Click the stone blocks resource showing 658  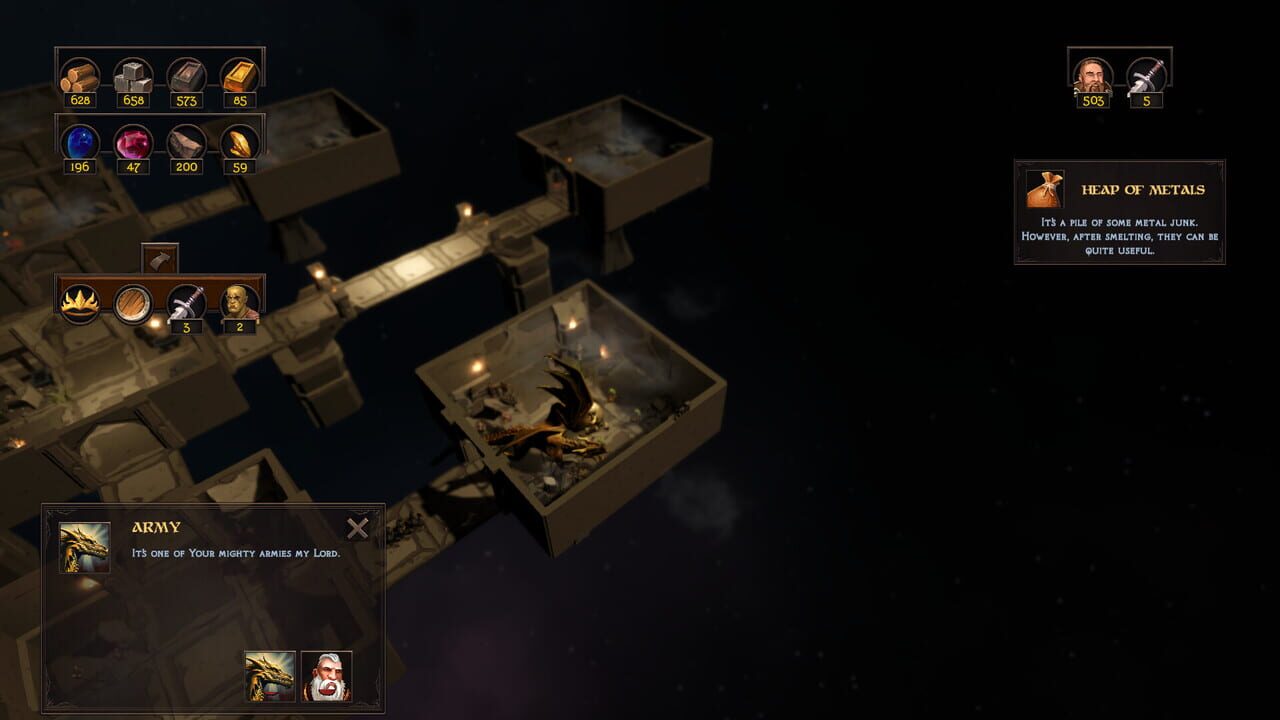pos(134,73)
